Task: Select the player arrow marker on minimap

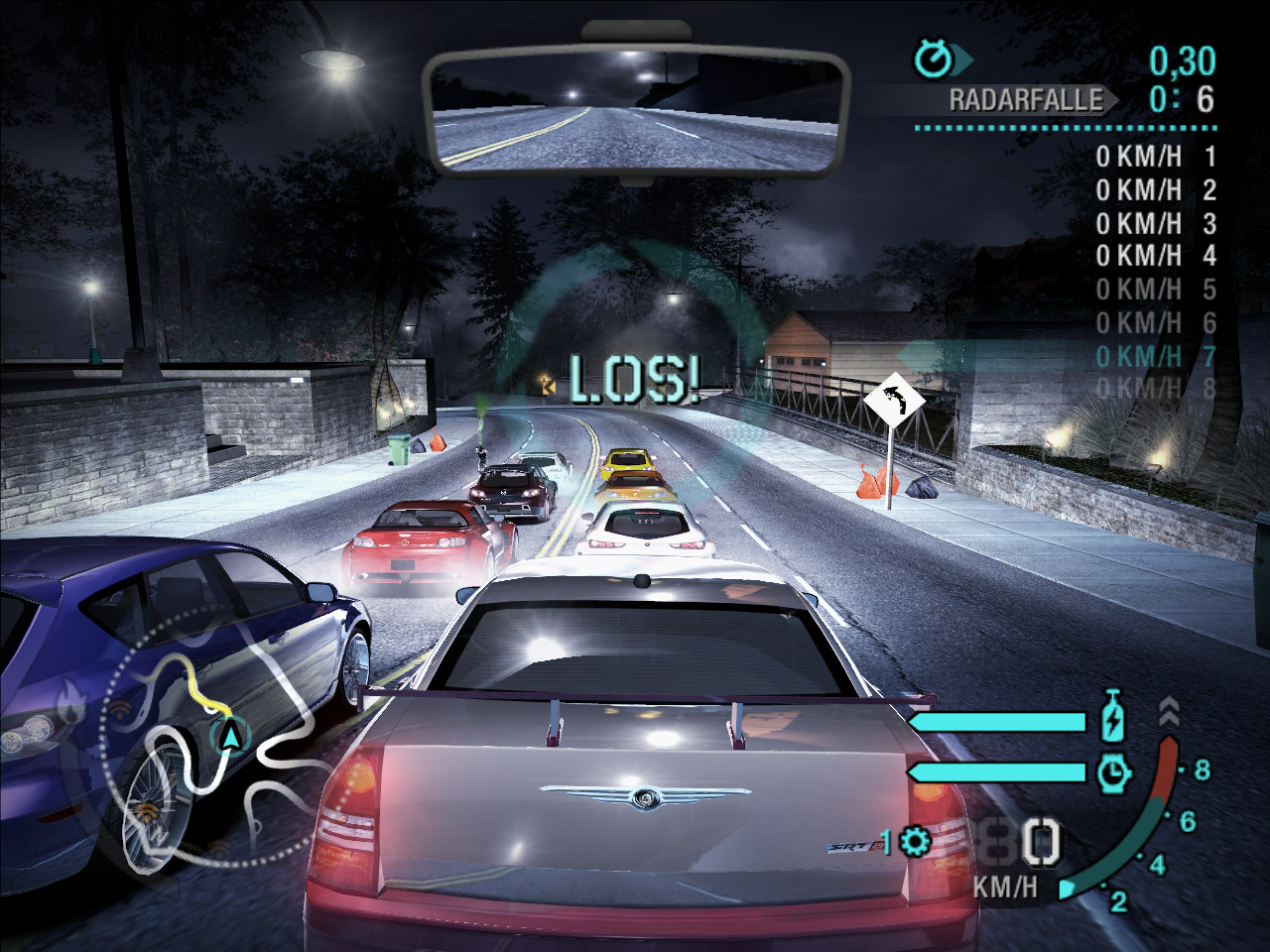Action: [230, 735]
